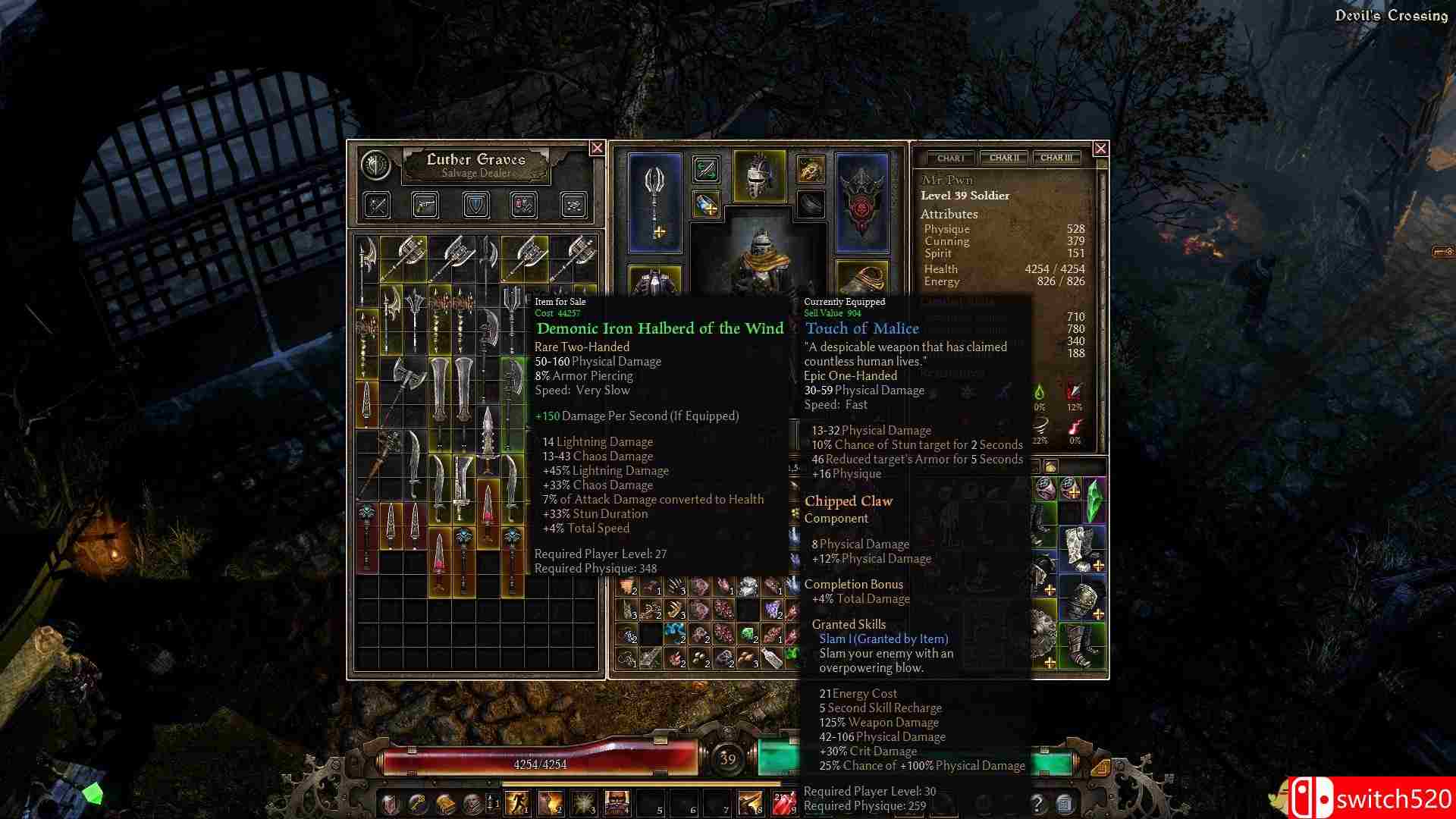Screen dimensions: 1456x819
Task: Switch to the CHAR II tab
Action: (1003, 158)
